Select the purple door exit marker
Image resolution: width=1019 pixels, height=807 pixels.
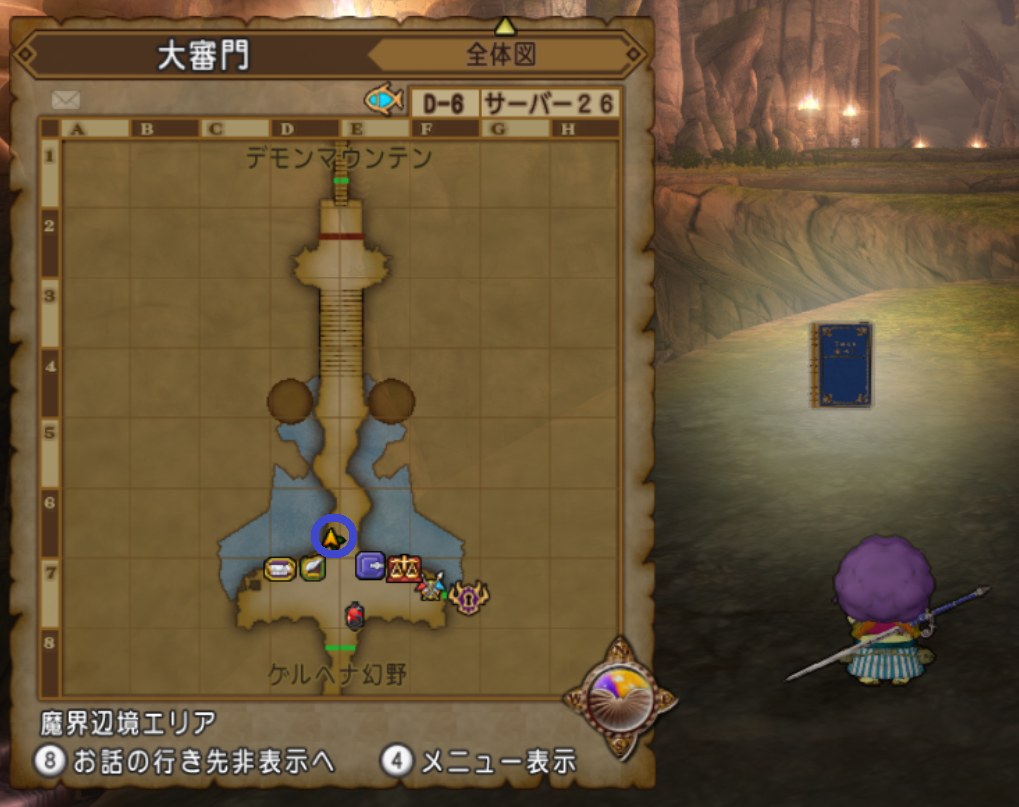pyautogui.click(x=370, y=567)
